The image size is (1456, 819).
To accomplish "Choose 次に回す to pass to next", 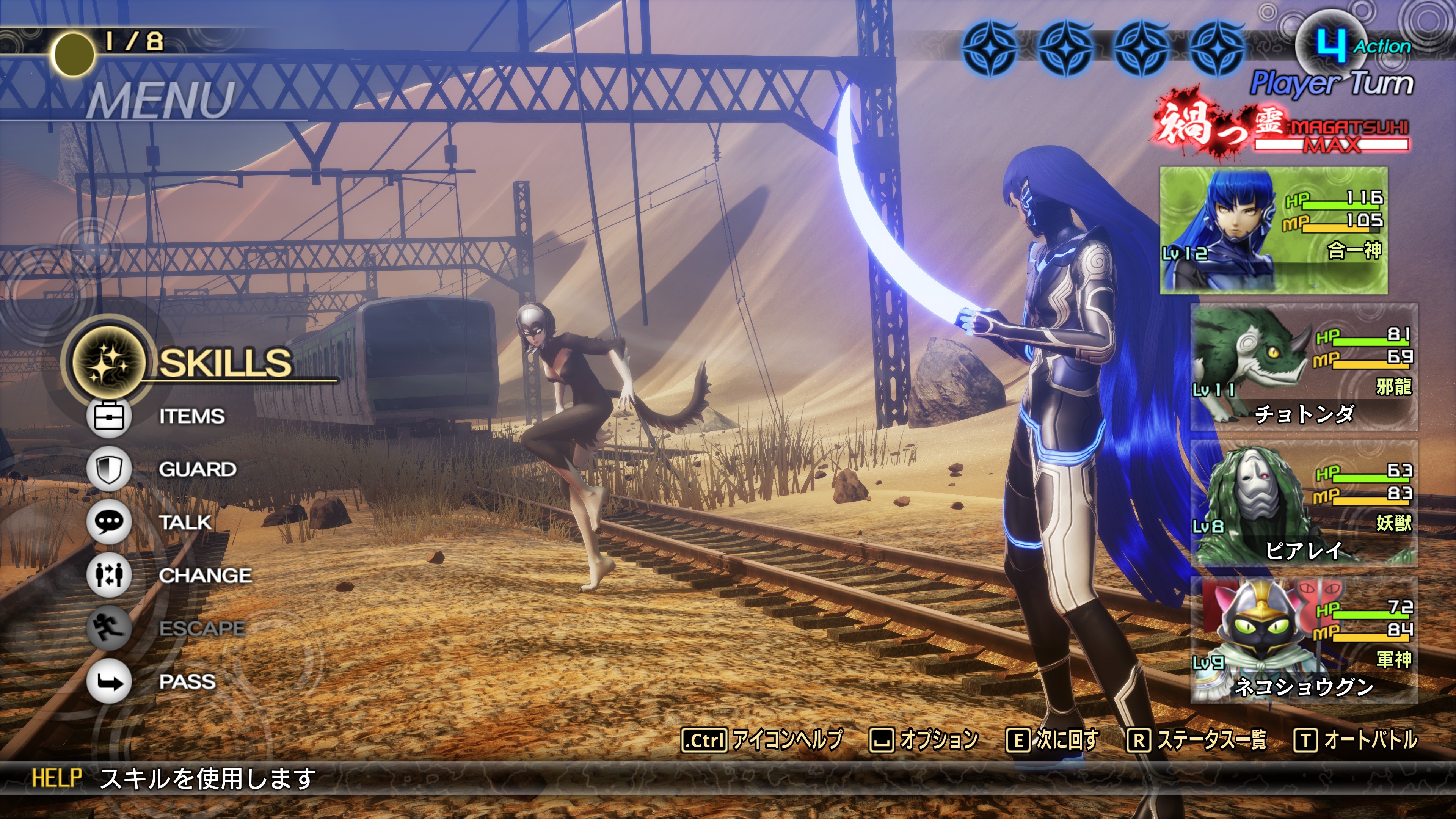I will pyautogui.click(x=1053, y=740).
